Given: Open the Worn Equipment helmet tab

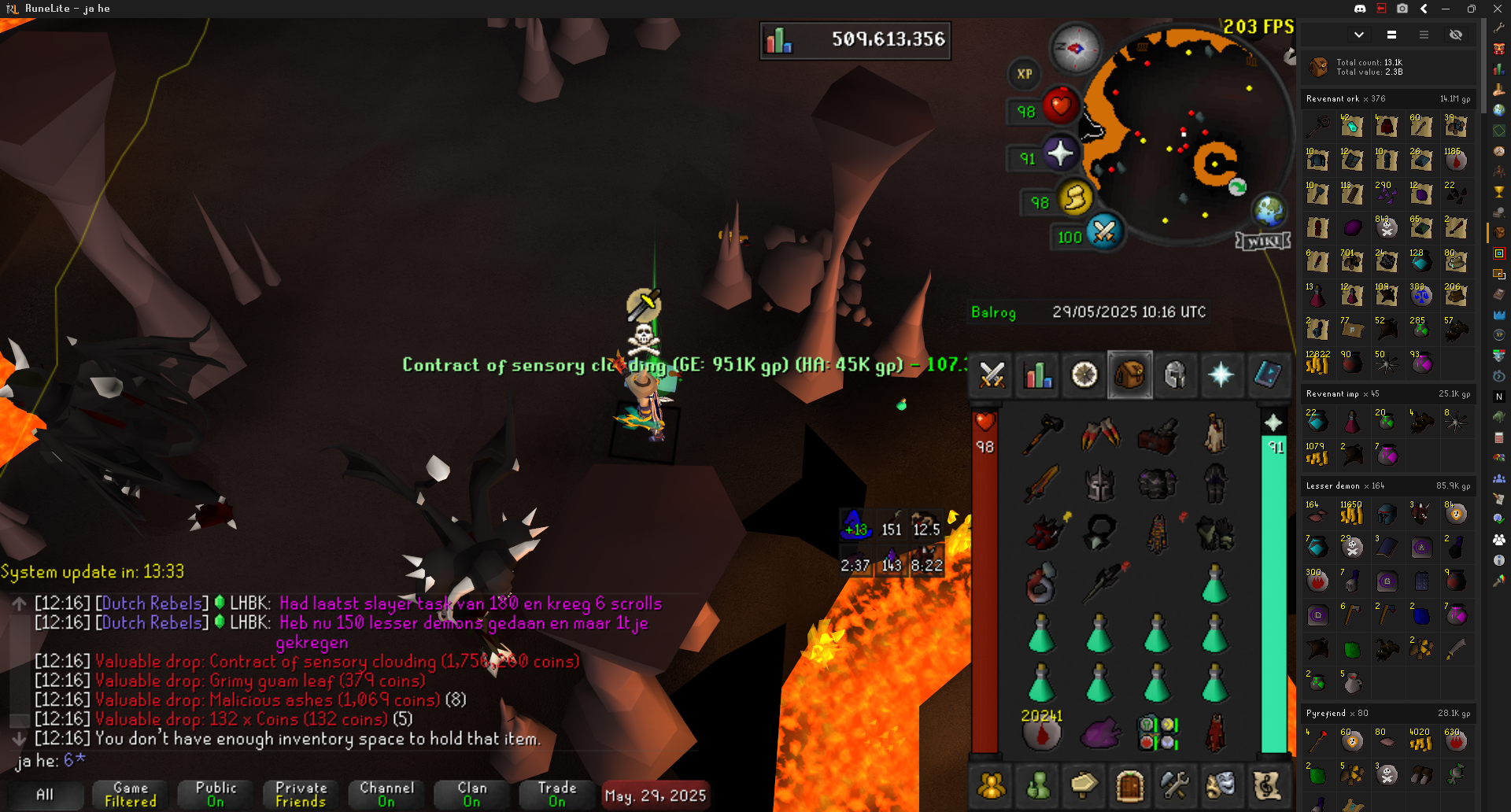Looking at the screenshot, I should click(1175, 375).
